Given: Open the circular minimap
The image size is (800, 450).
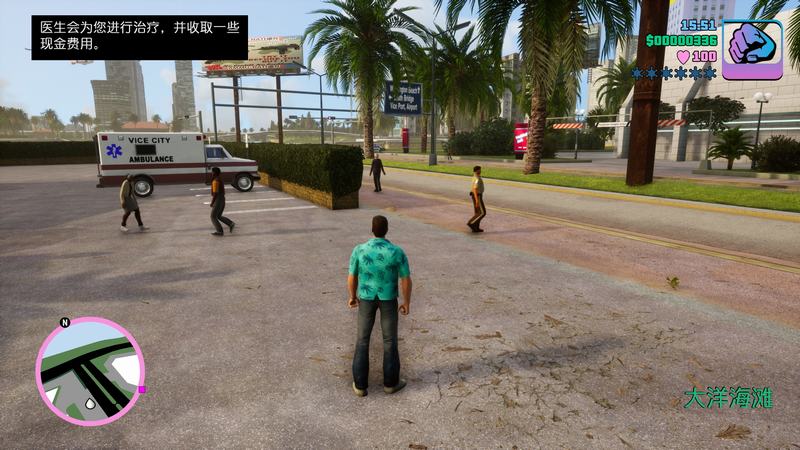Looking at the screenshot, I should (89, 371).
